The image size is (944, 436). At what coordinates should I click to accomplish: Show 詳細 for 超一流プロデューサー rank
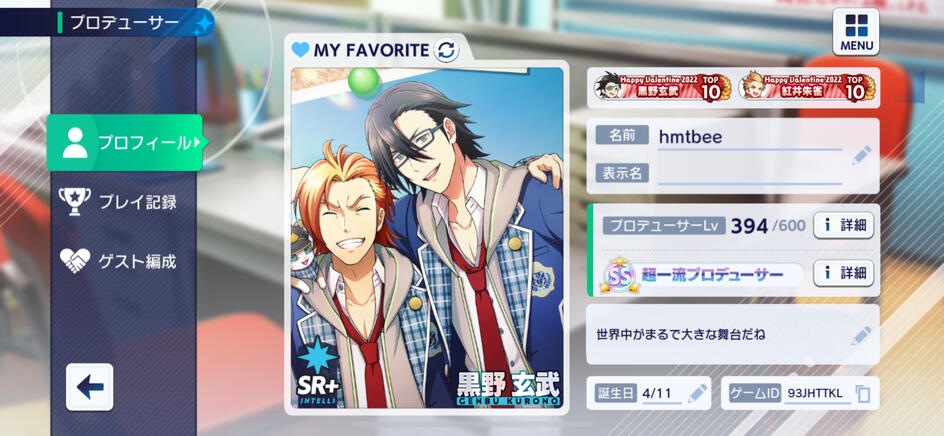click(843, 273)
